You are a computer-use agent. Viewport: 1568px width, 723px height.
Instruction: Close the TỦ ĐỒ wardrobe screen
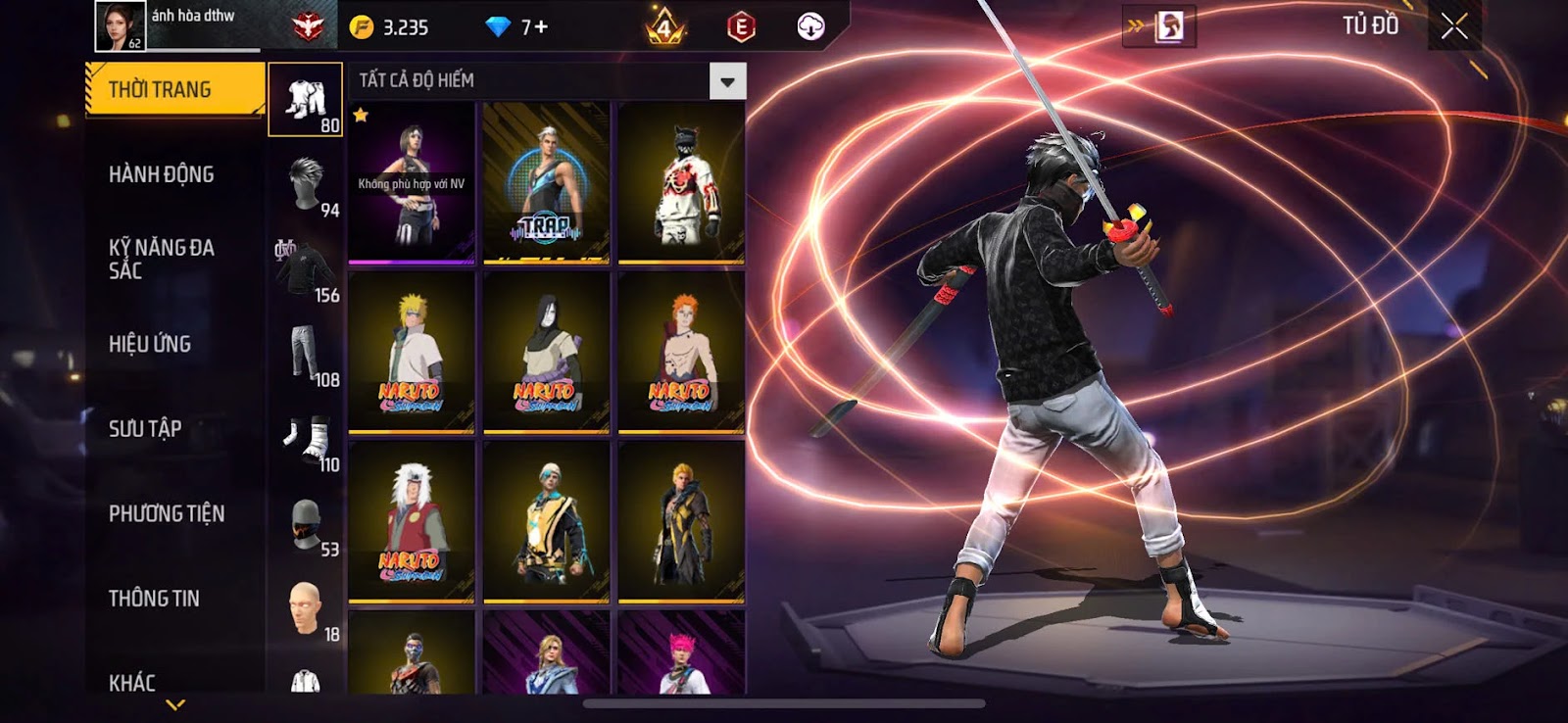[1454, 26]
